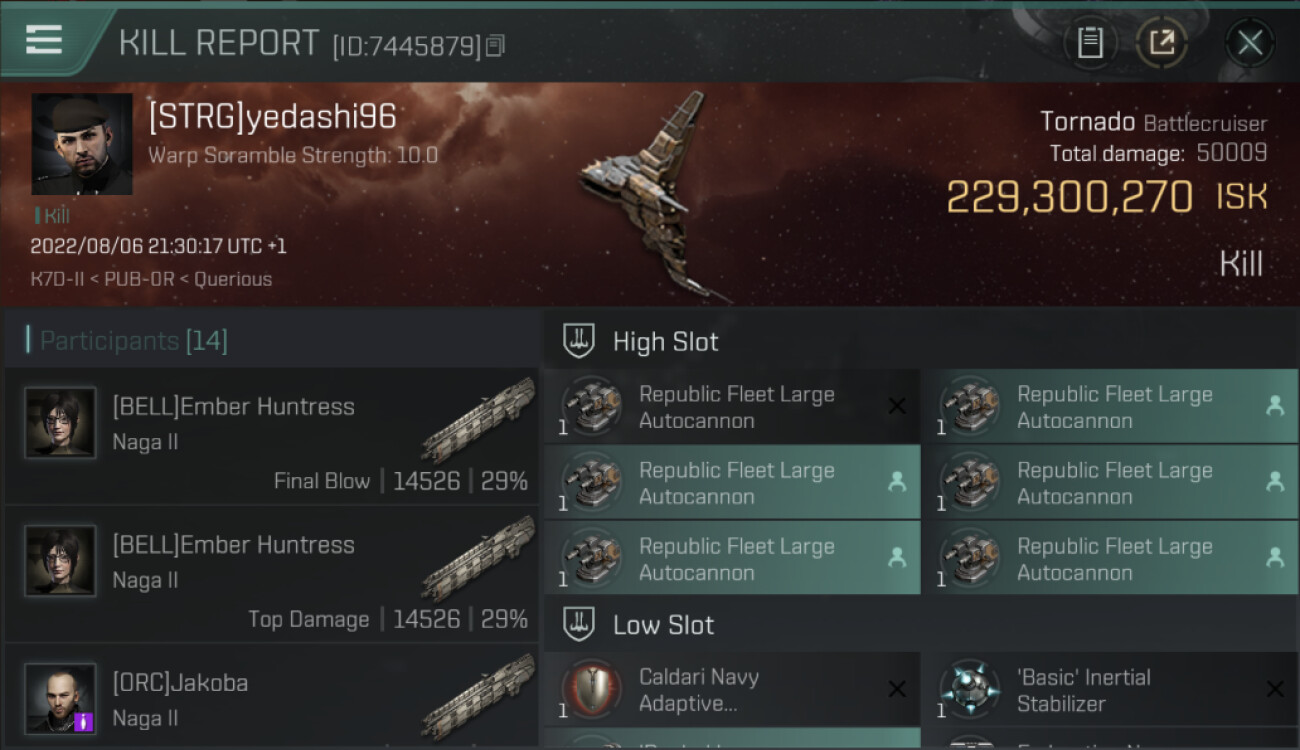Share the kill report externally
Screen dimensions: 1300x750
[1162, 42]
